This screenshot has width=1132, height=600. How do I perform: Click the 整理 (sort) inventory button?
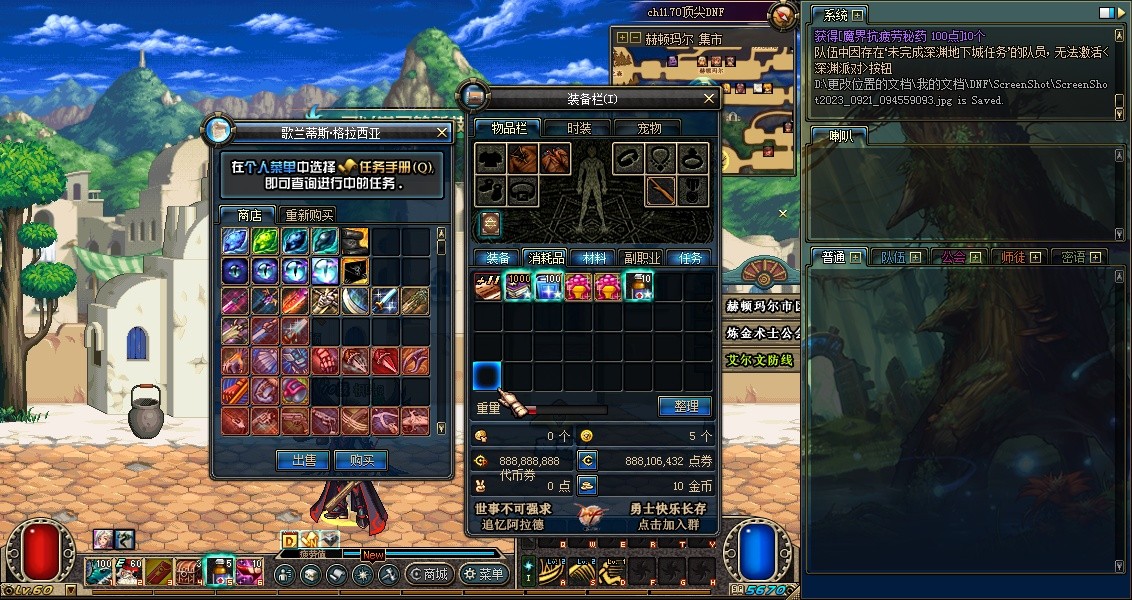[685, 406]
